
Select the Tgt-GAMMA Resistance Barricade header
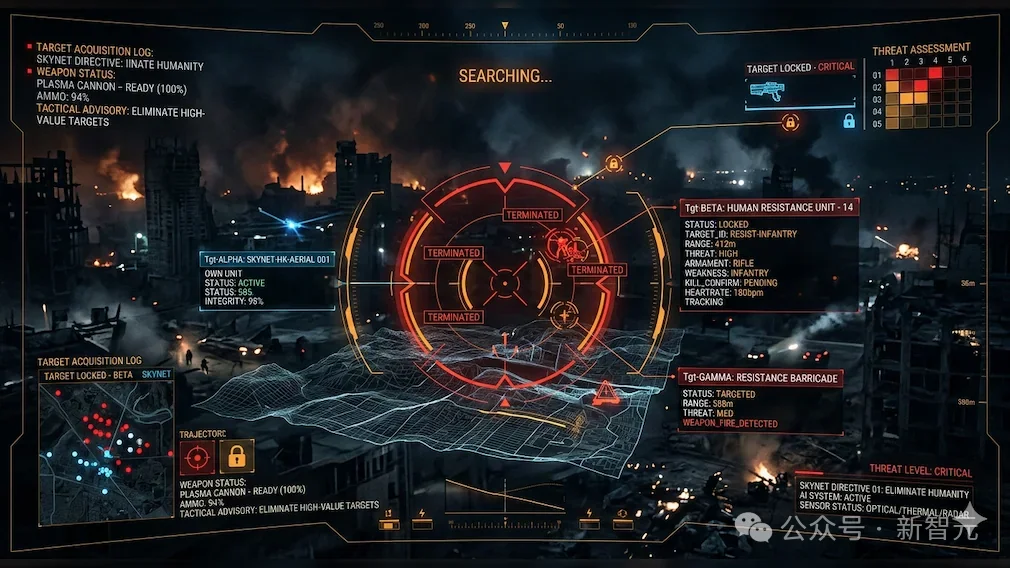[761, 378]
